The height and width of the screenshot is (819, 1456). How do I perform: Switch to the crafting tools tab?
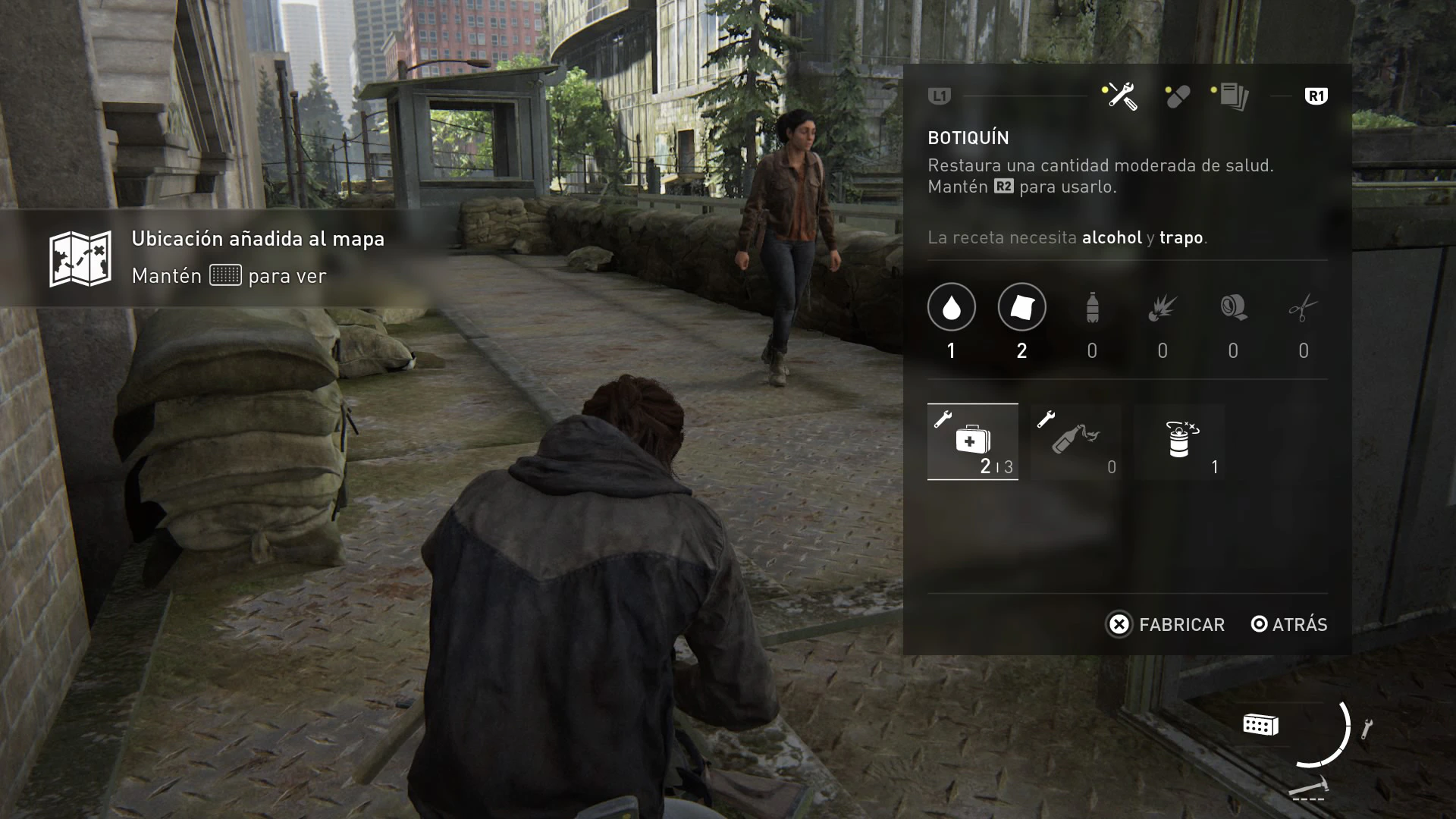[x=1120, y=96]
